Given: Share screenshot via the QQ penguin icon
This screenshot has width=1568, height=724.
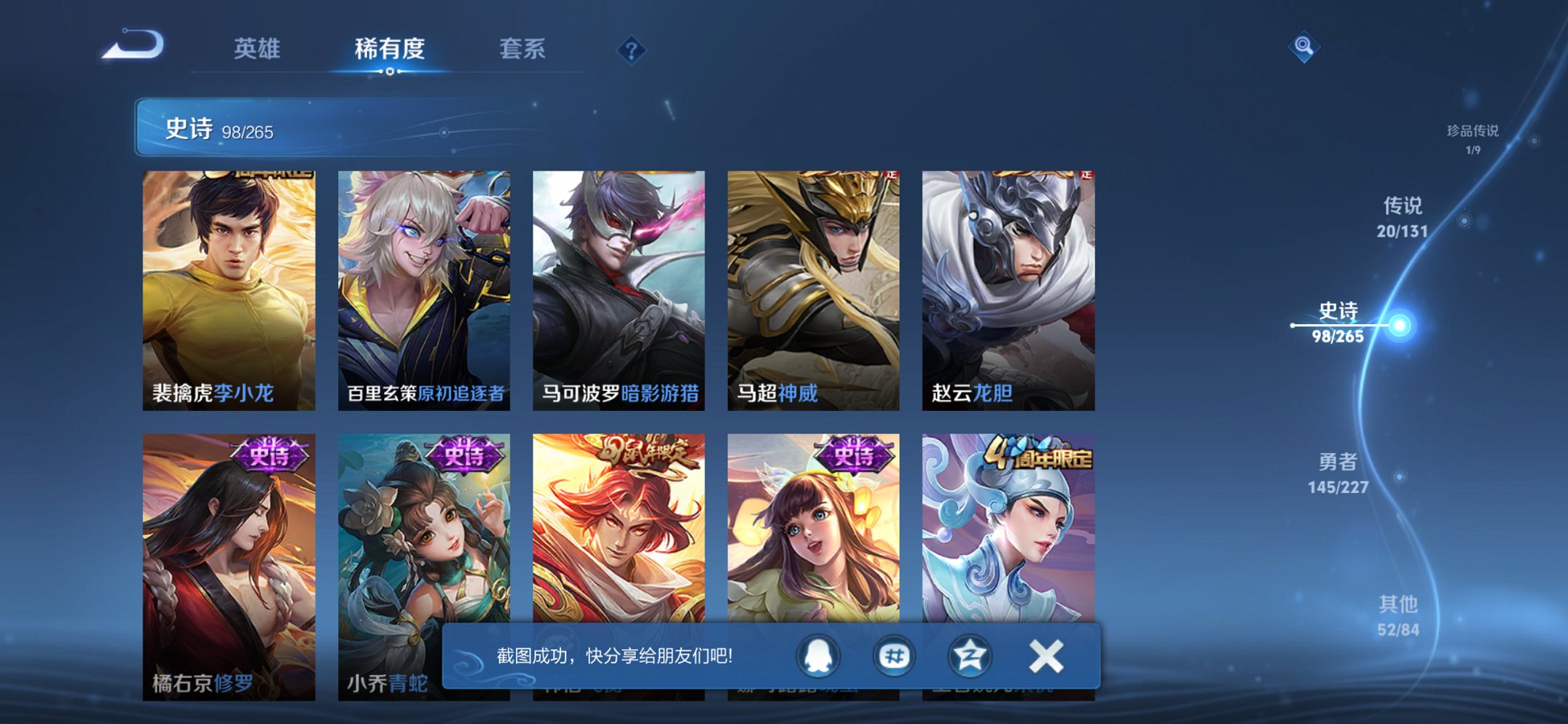Looking at the screenshot, I should (x=818, y=655).
